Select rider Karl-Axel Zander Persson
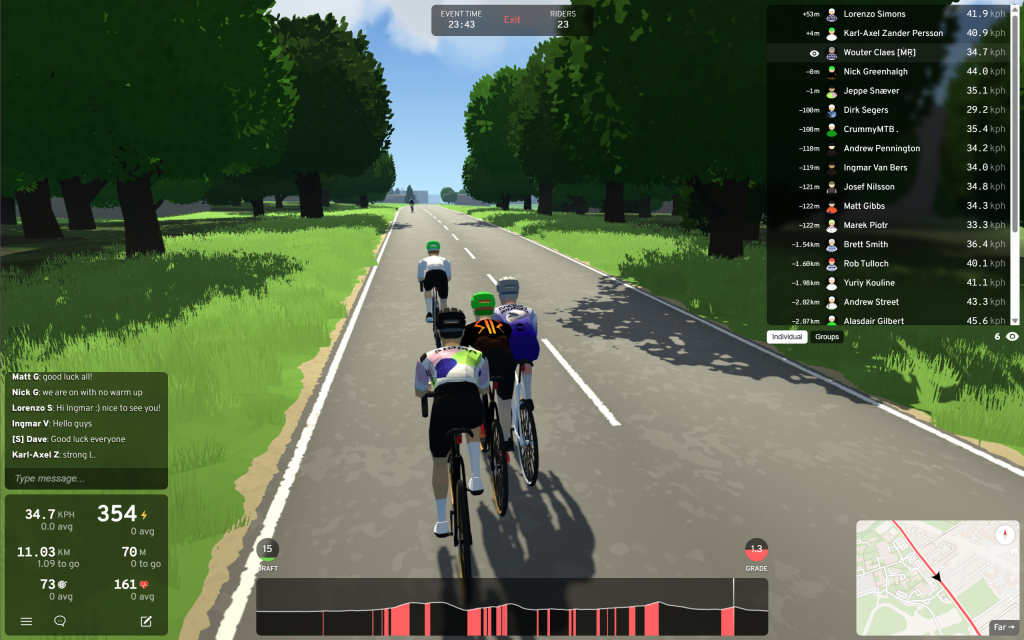Image resolution: width=1024 pixels, height=640 pixels. click(x=892, y=33)
